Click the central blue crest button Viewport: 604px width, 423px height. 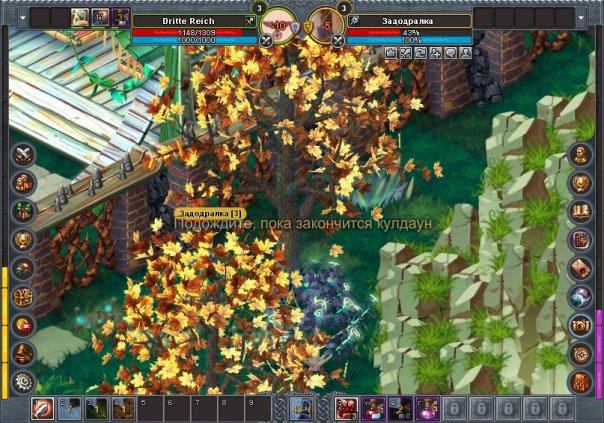click(x=301, y=408)
